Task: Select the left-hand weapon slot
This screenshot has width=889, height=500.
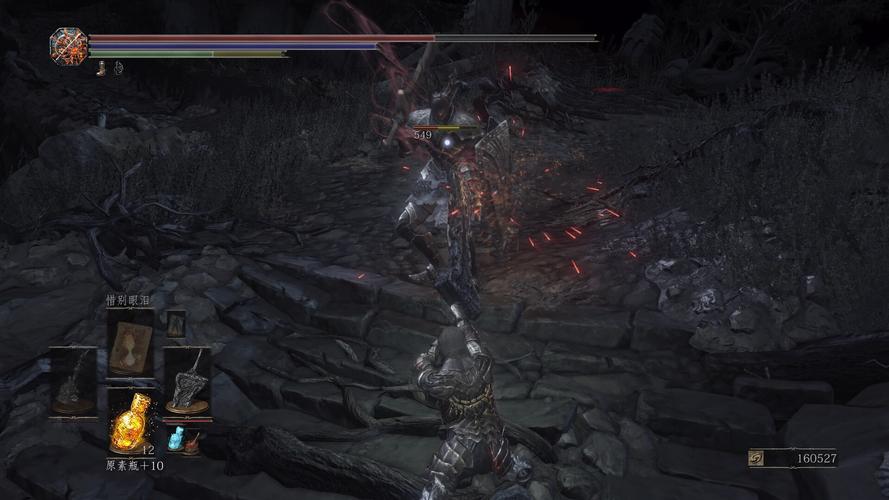Action: tap(74, 382)
